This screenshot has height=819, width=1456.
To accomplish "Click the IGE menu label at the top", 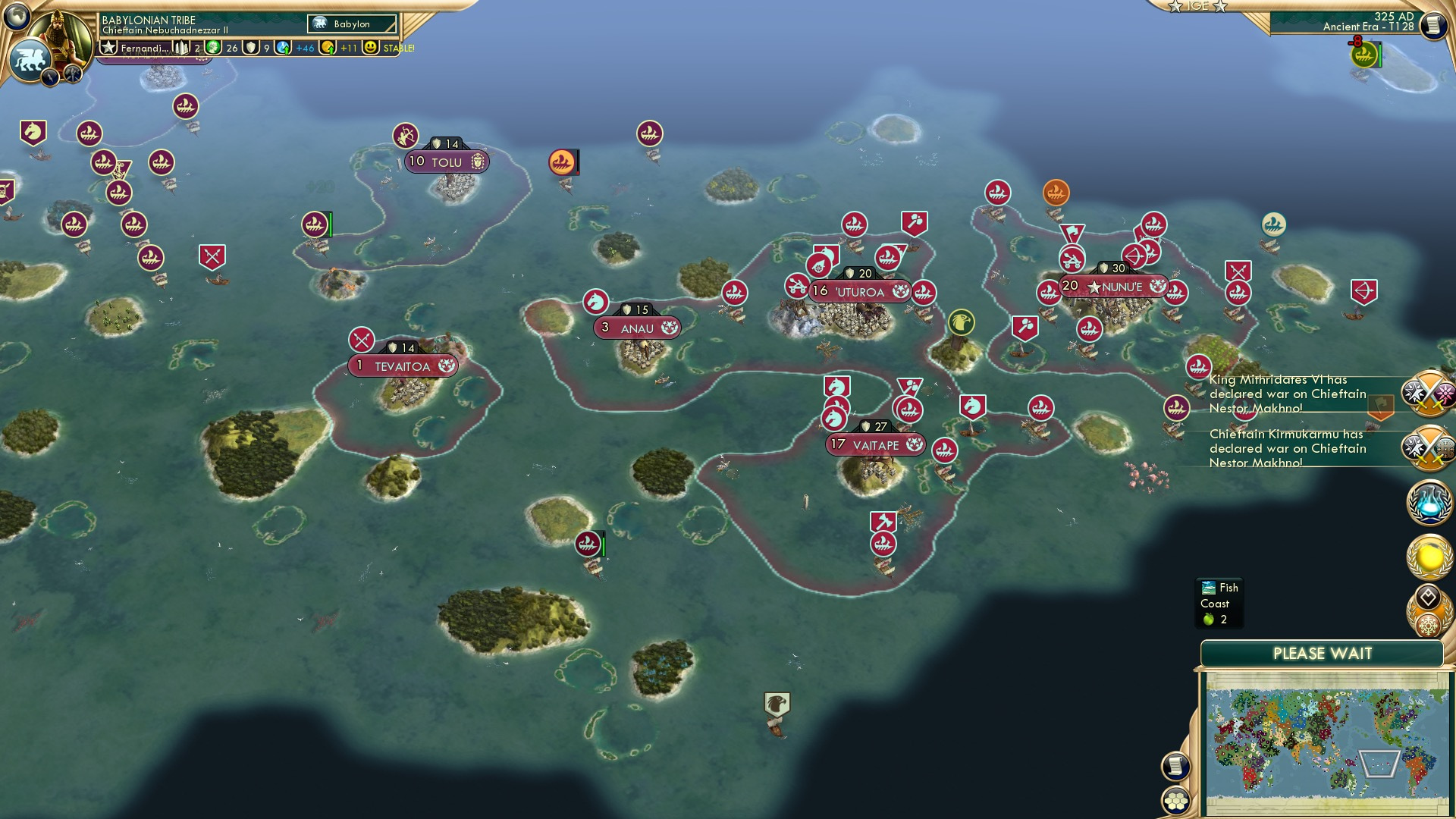I will click(x=1197, y=7).
